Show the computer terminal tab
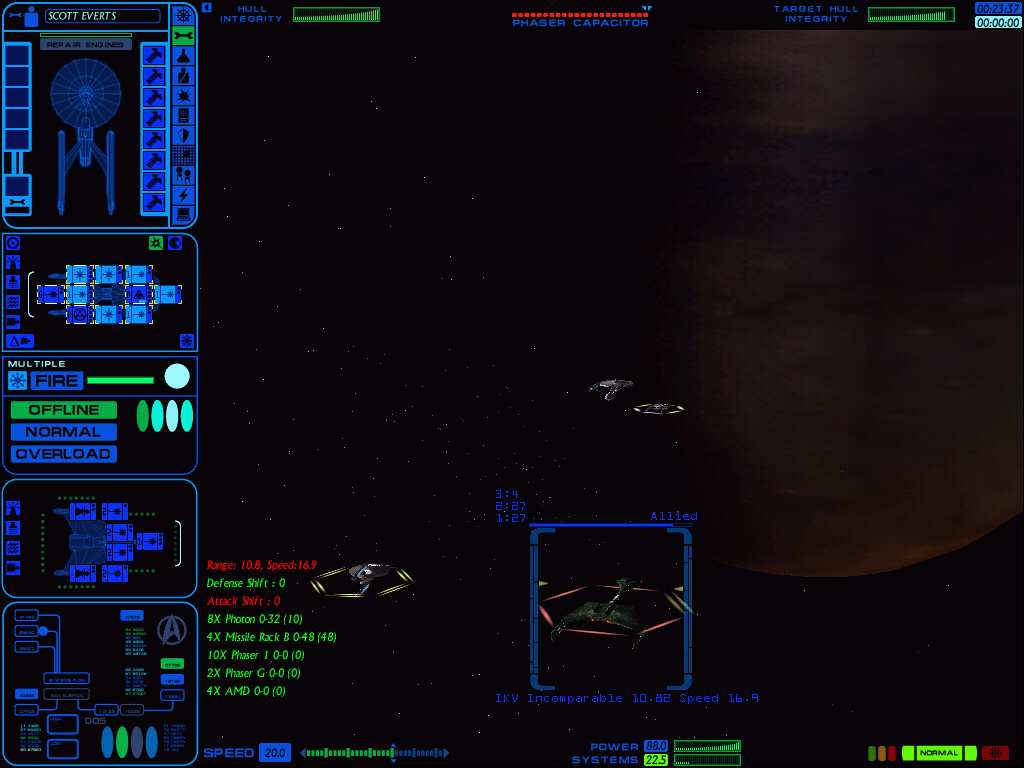This screenshot has height=768, width=1024. point(183,215)
